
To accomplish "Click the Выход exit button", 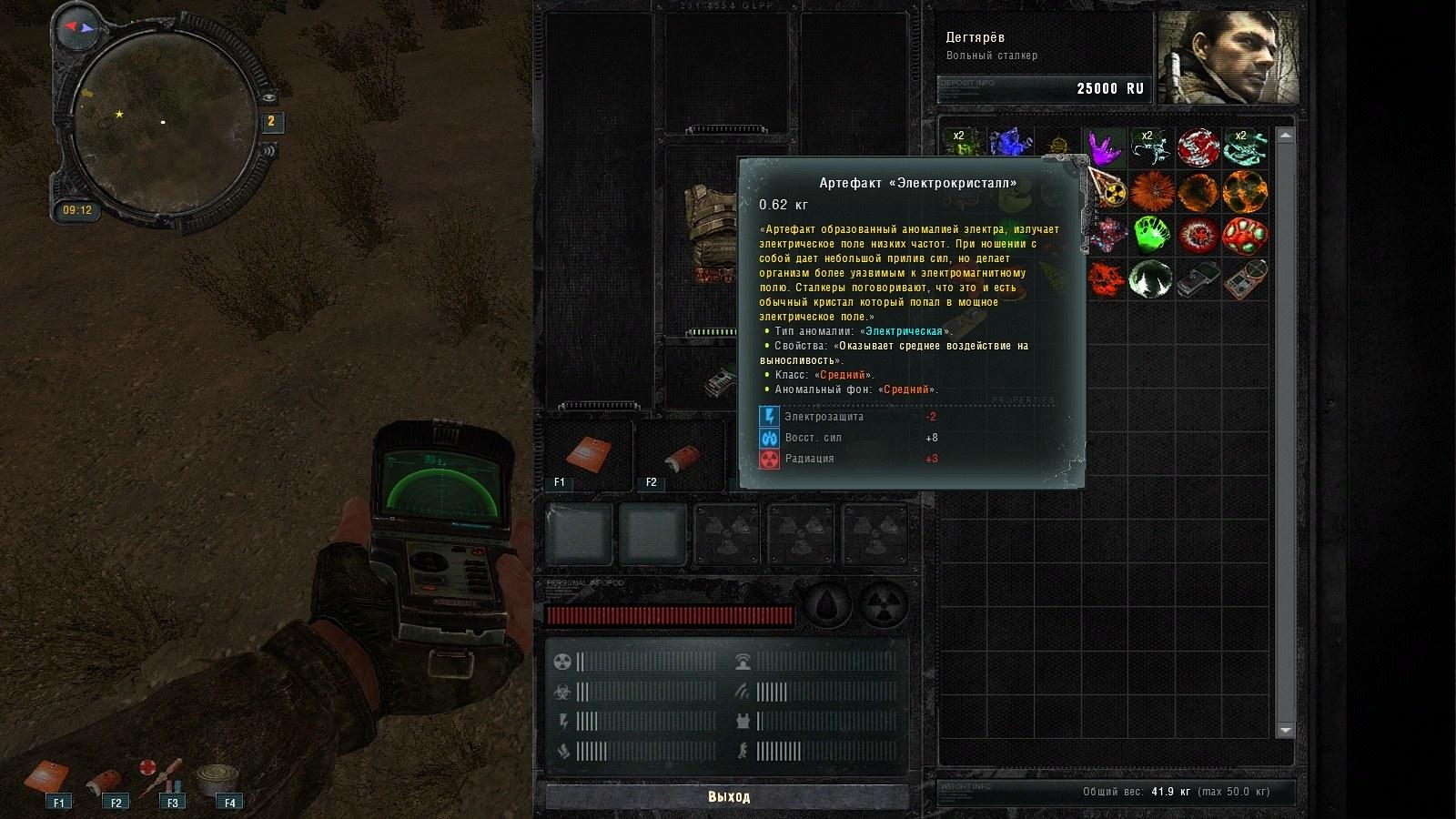I will [x=728, y=796].
